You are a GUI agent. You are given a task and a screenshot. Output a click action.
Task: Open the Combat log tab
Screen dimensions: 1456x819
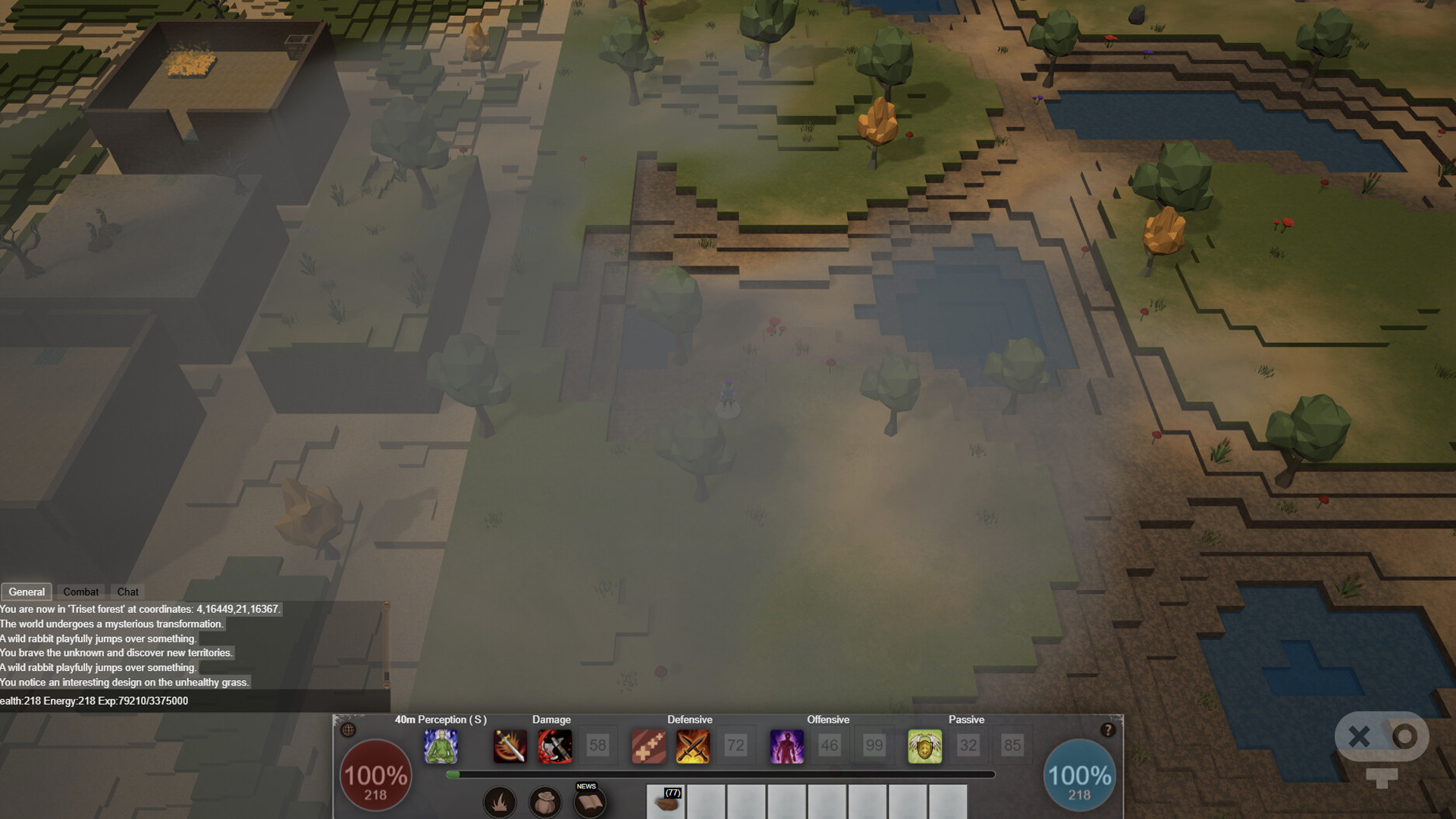point(80,591)
